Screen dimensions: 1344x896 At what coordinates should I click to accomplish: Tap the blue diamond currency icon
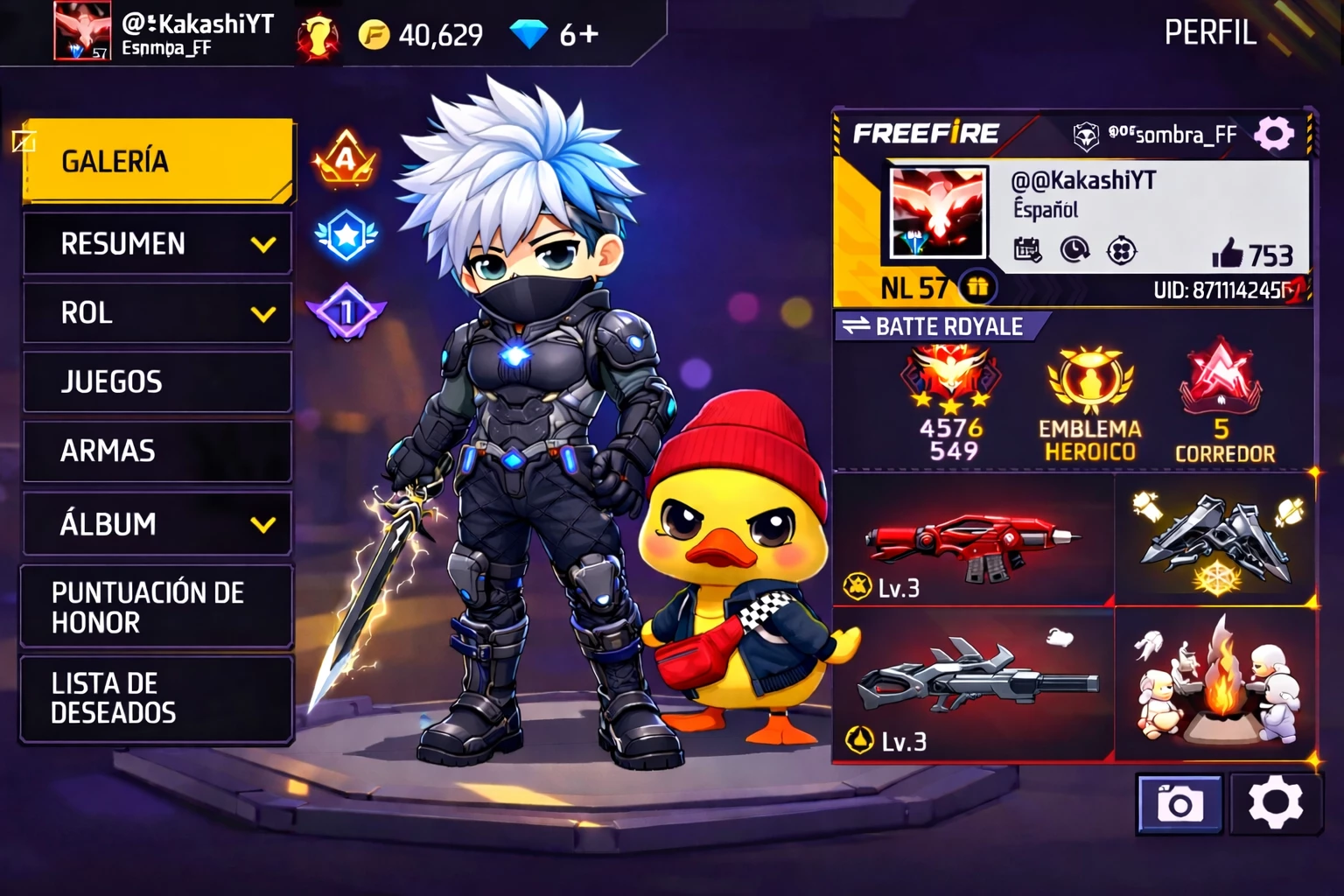pyautogui.click(x=528, y=35)
